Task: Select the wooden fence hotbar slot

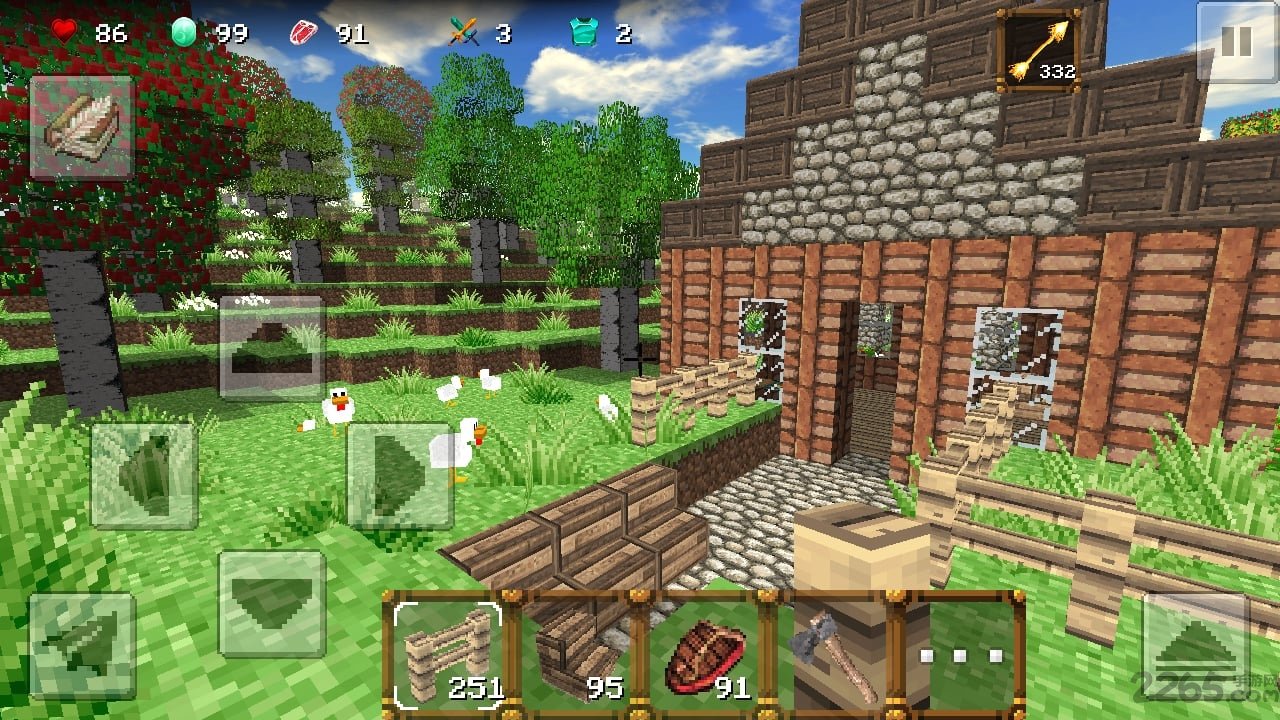Action: tap(448, 651)
